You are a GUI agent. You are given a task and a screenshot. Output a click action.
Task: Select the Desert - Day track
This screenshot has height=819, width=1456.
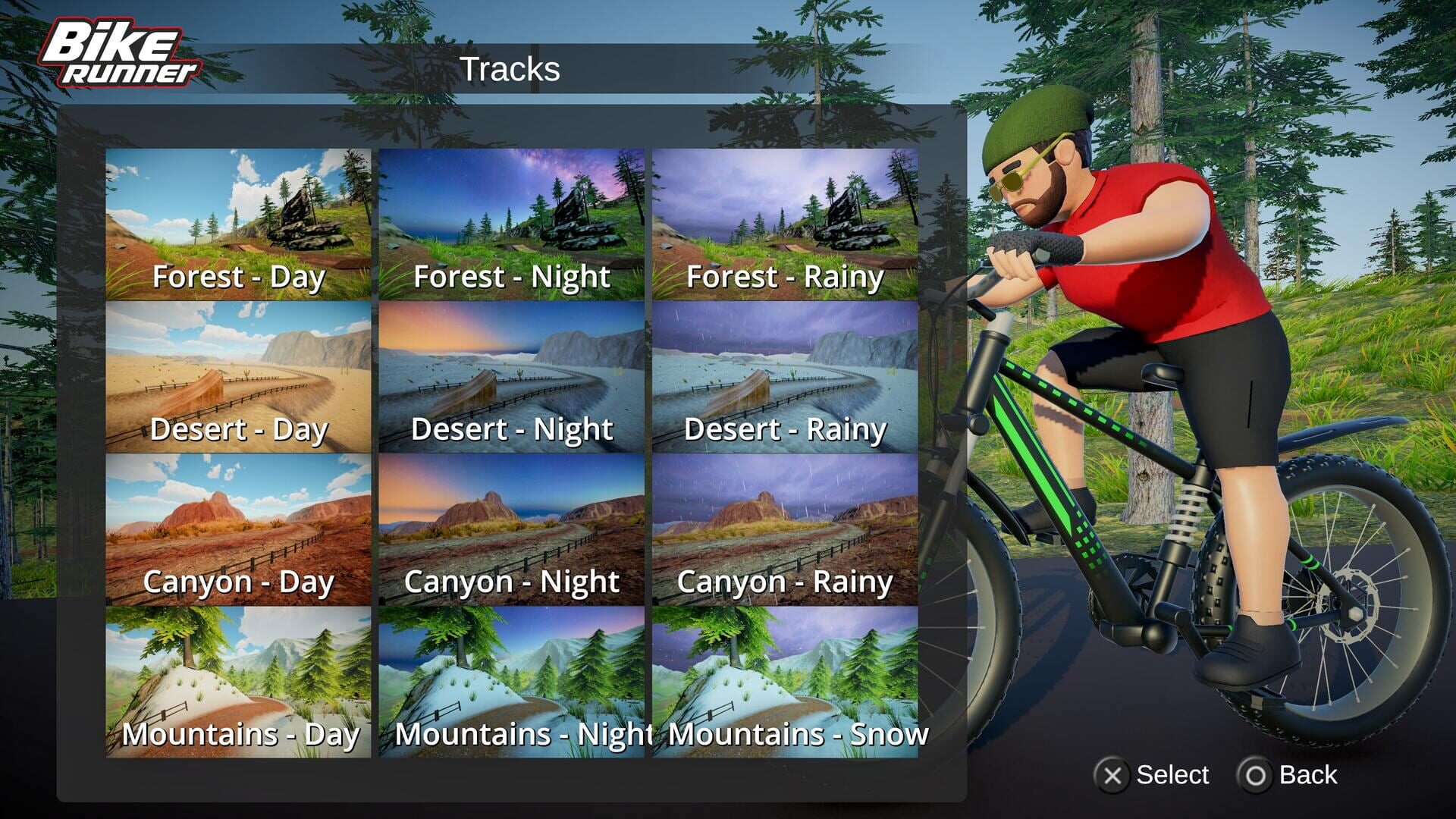pos(239,375)
